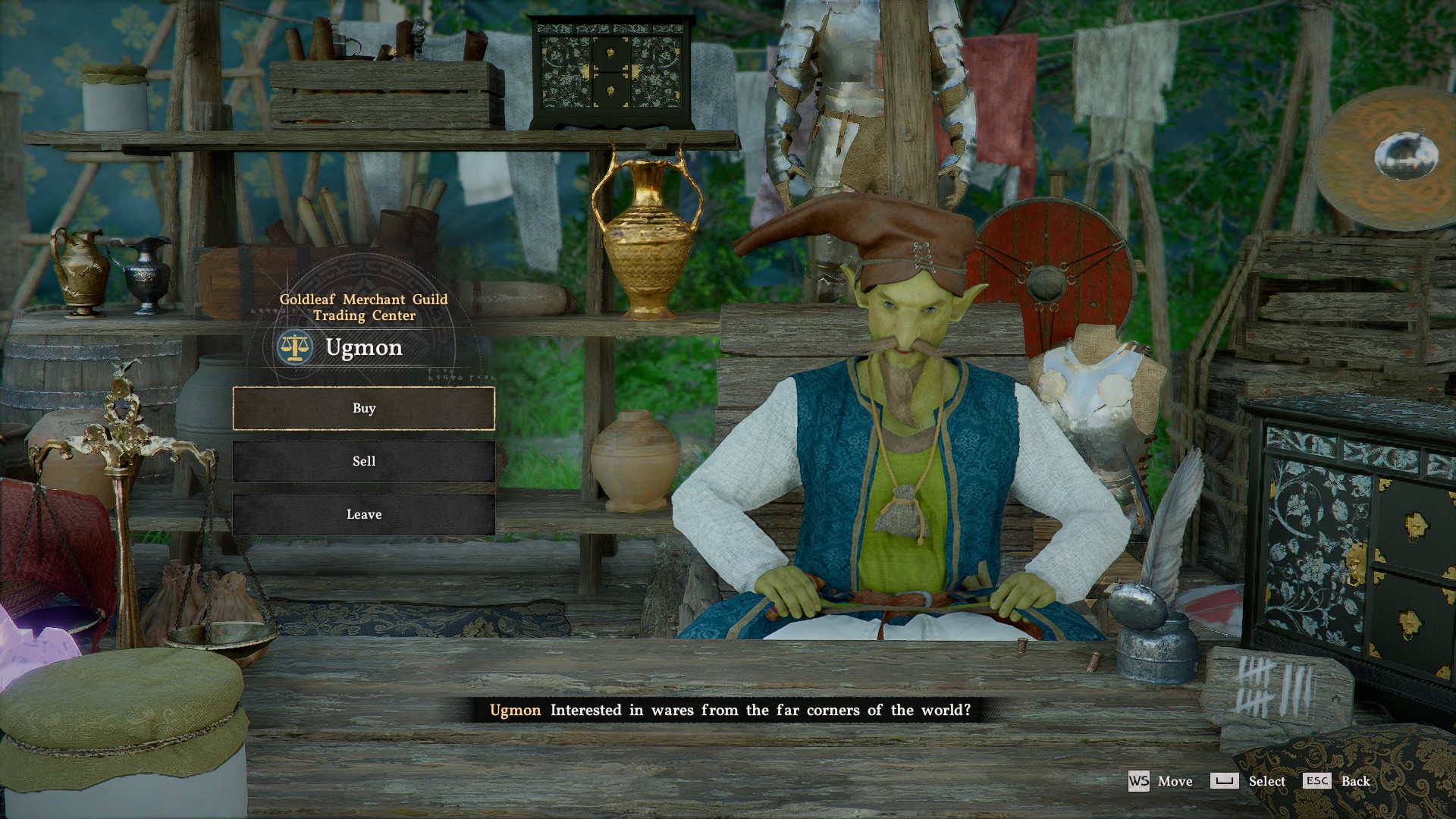Expand the key hints strip at bottom right
Viewport: 1456px width, 819px height.
(x=1244, y=781)
